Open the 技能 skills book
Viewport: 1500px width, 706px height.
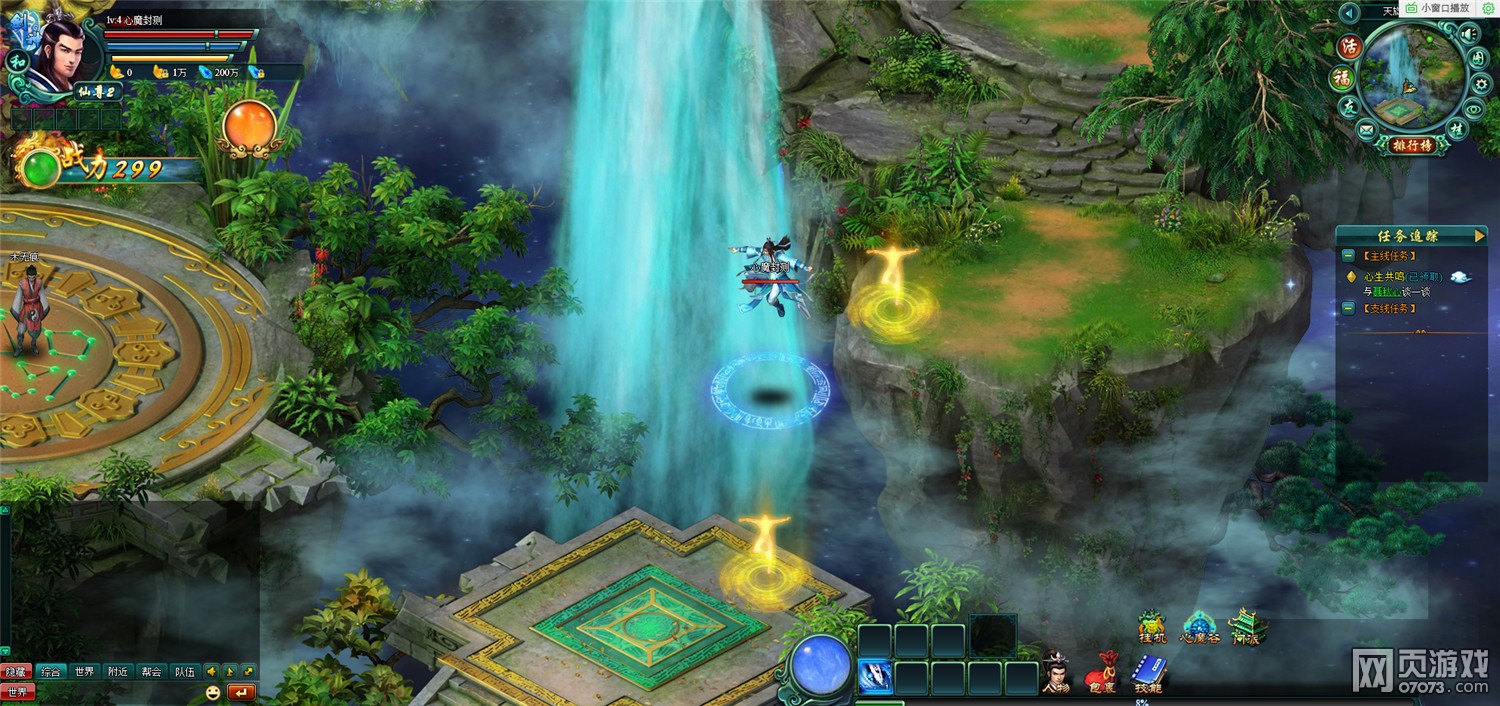[x=1146, y=672]
